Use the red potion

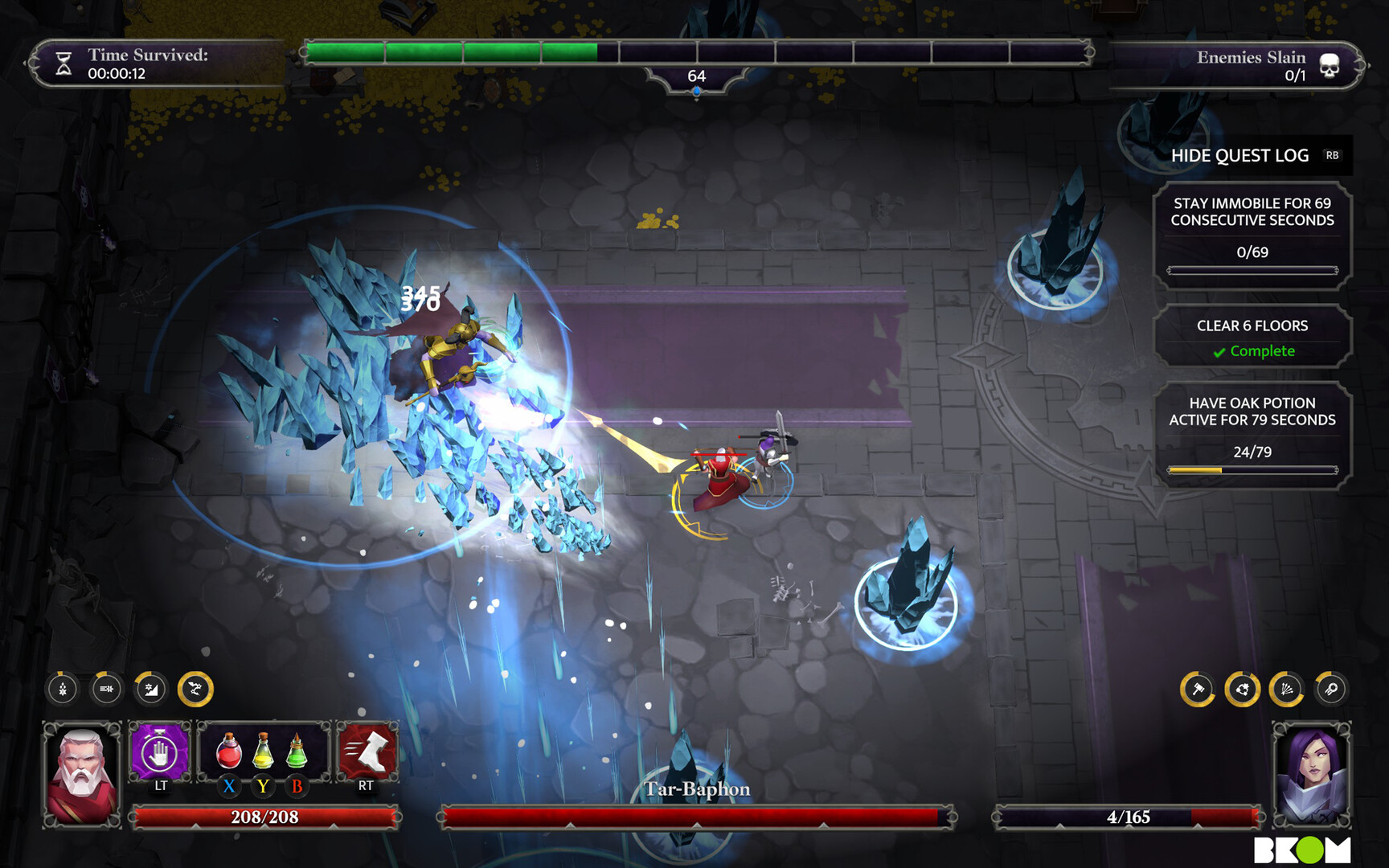click(229, 751)
